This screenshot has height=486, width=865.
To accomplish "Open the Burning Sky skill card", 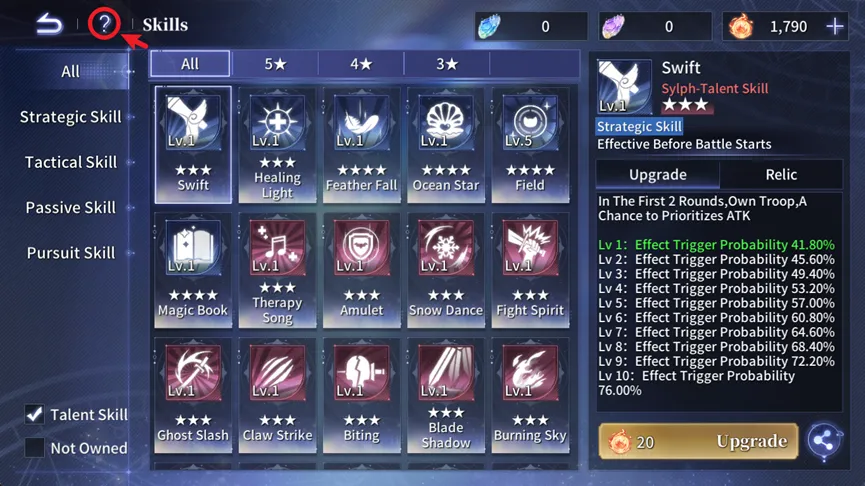I will [529, 395].
